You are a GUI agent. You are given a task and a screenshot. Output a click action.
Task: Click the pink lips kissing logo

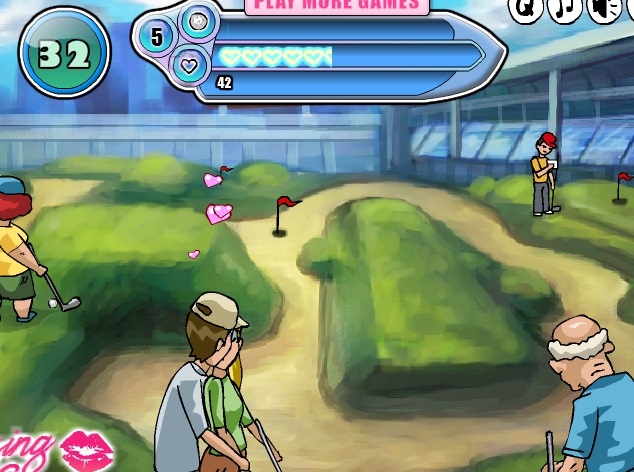point(86,452)
